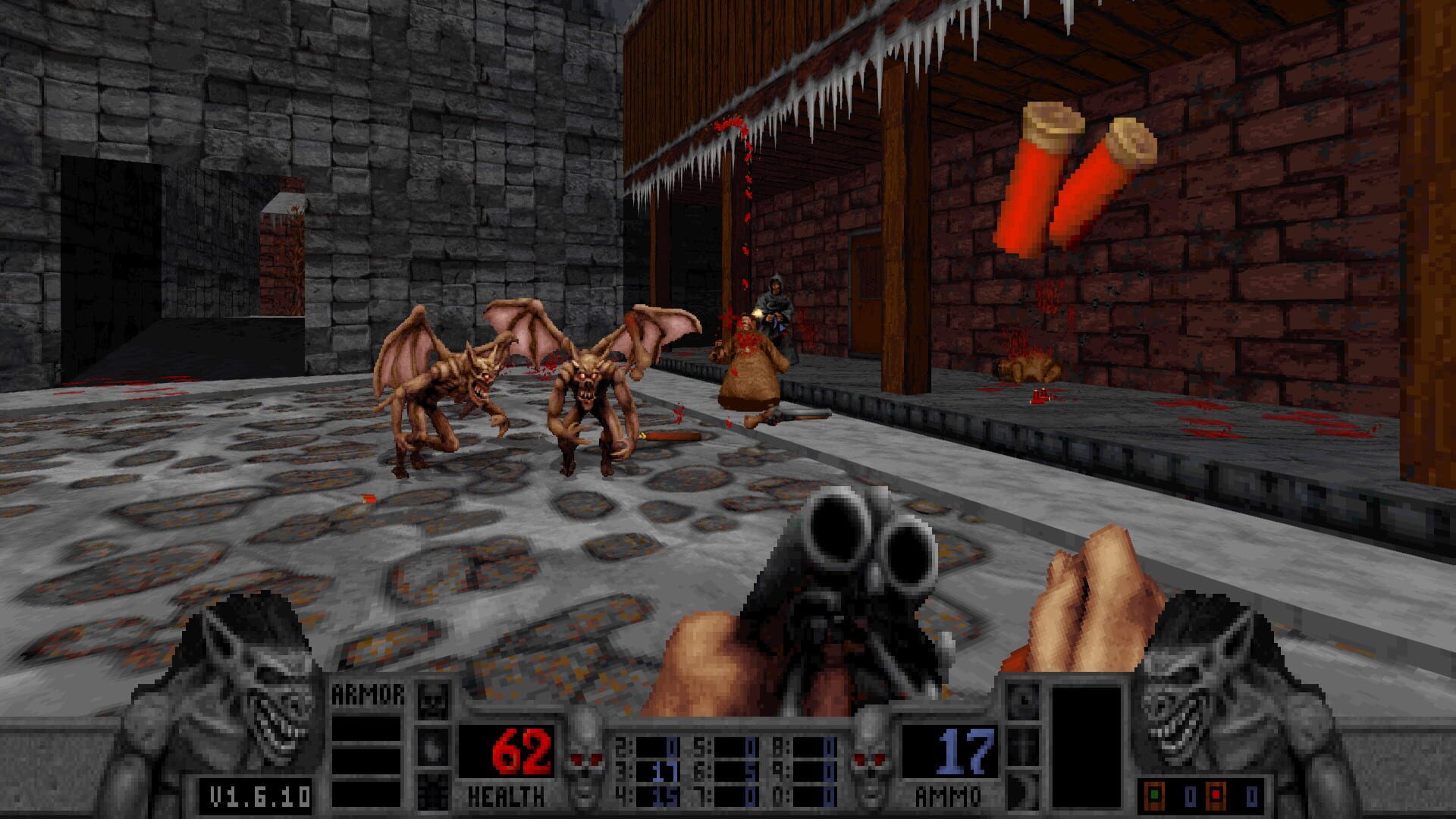Select the top key slot icon near the ammo panel
This screenshot has height=819, width=1456.
click(x=1024, y=700)
